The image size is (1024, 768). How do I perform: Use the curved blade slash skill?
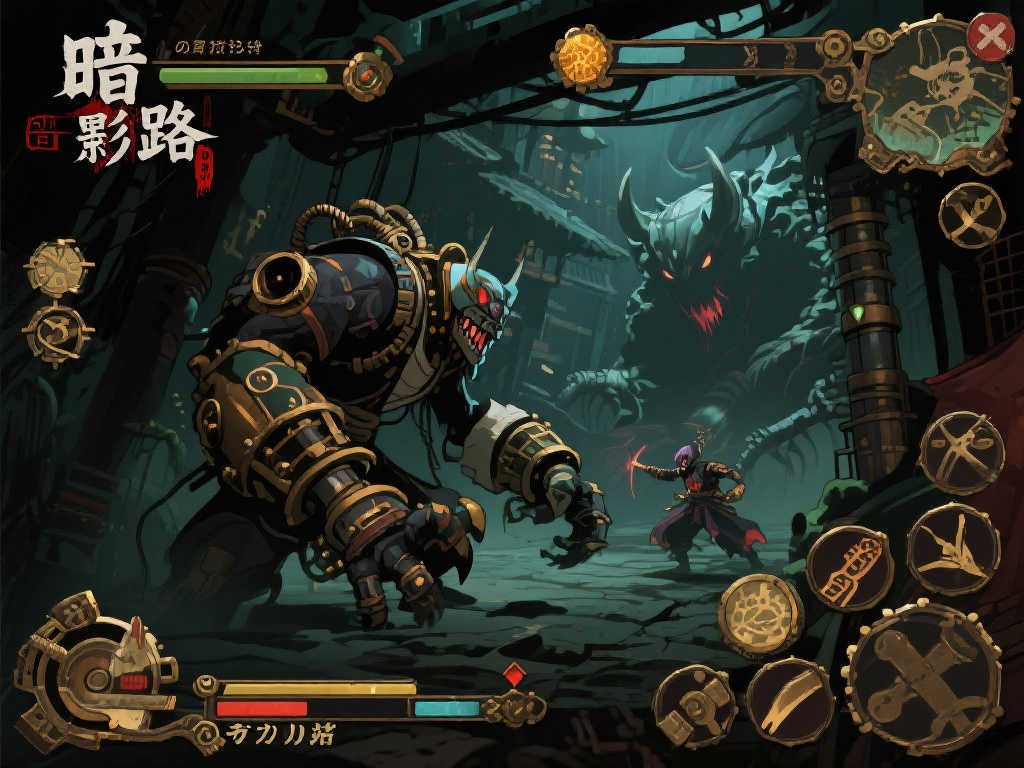coord(789,699)
